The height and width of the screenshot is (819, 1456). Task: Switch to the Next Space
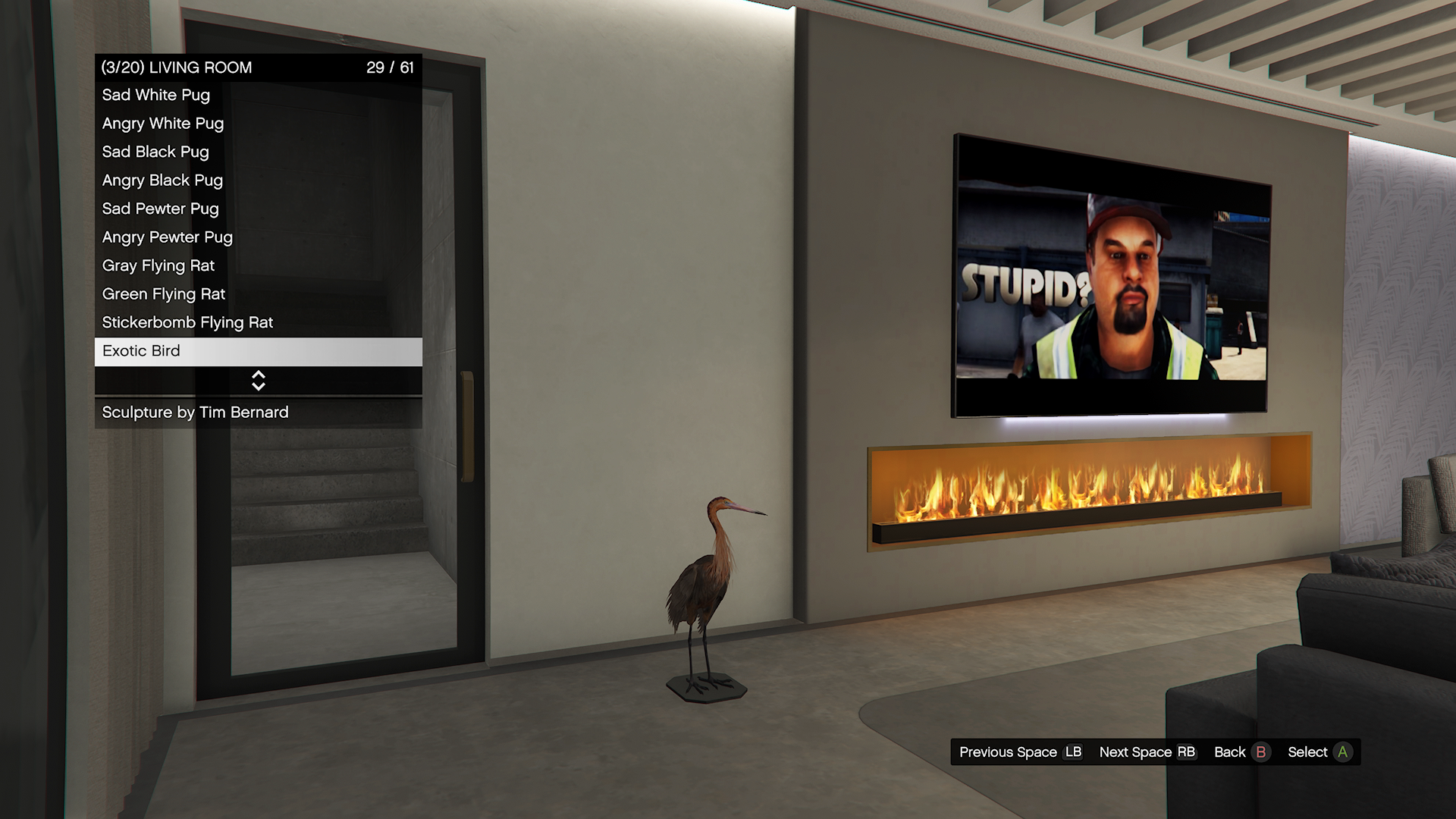1147,752
